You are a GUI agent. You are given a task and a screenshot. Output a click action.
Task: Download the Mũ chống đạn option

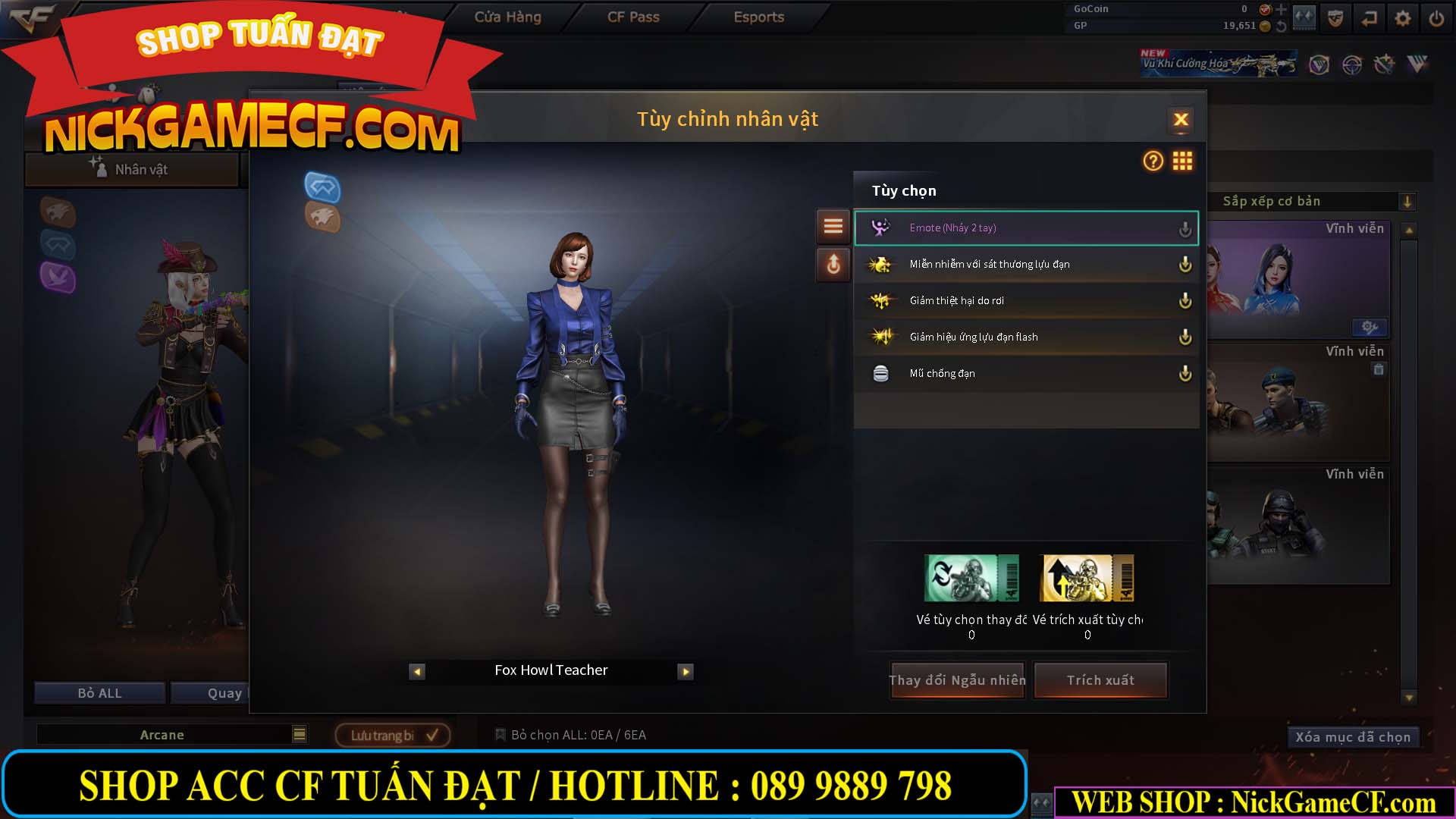coord(1185,373)
